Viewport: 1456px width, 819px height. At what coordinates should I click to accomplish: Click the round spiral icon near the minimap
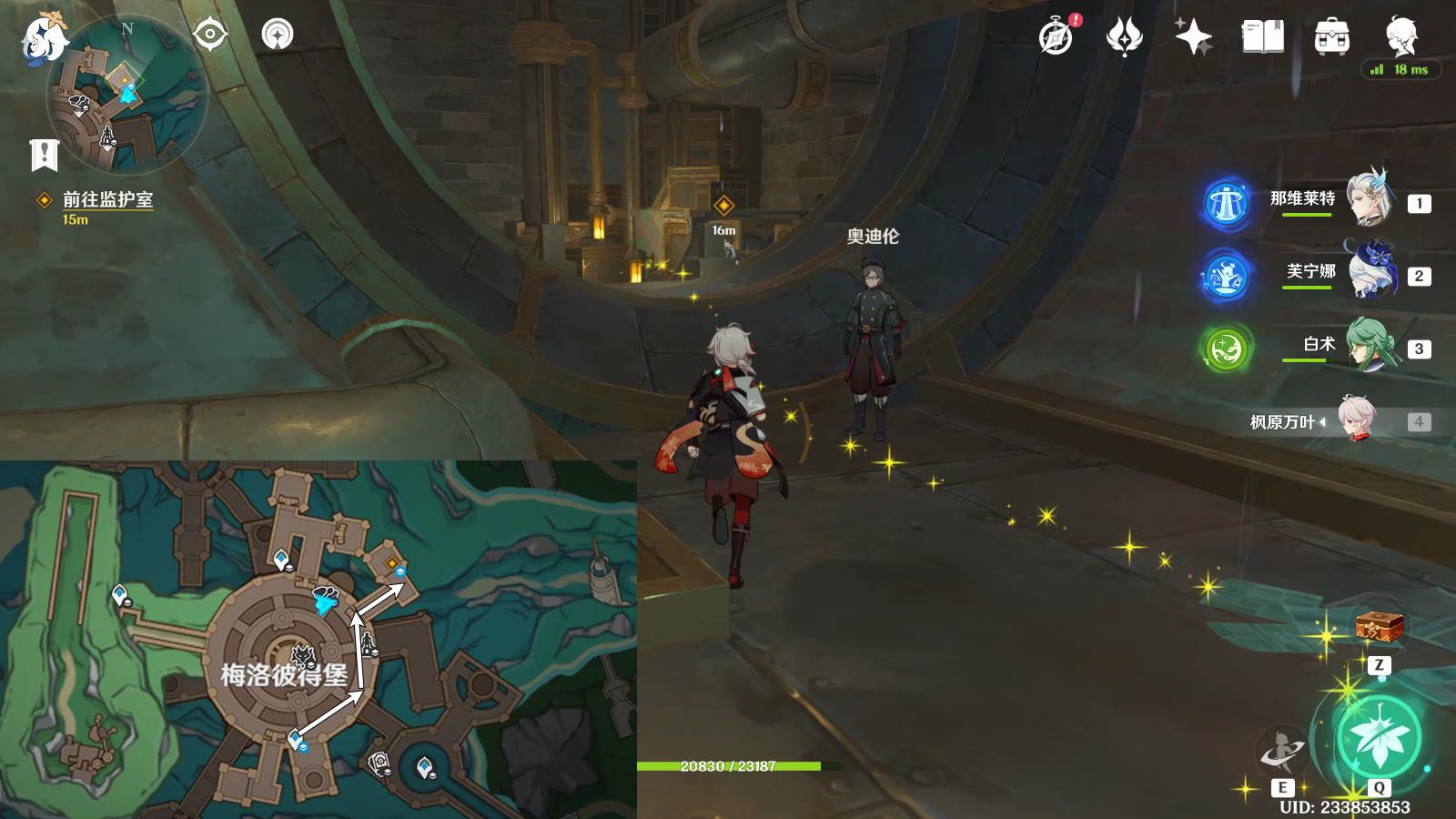[x=278, y=35]
